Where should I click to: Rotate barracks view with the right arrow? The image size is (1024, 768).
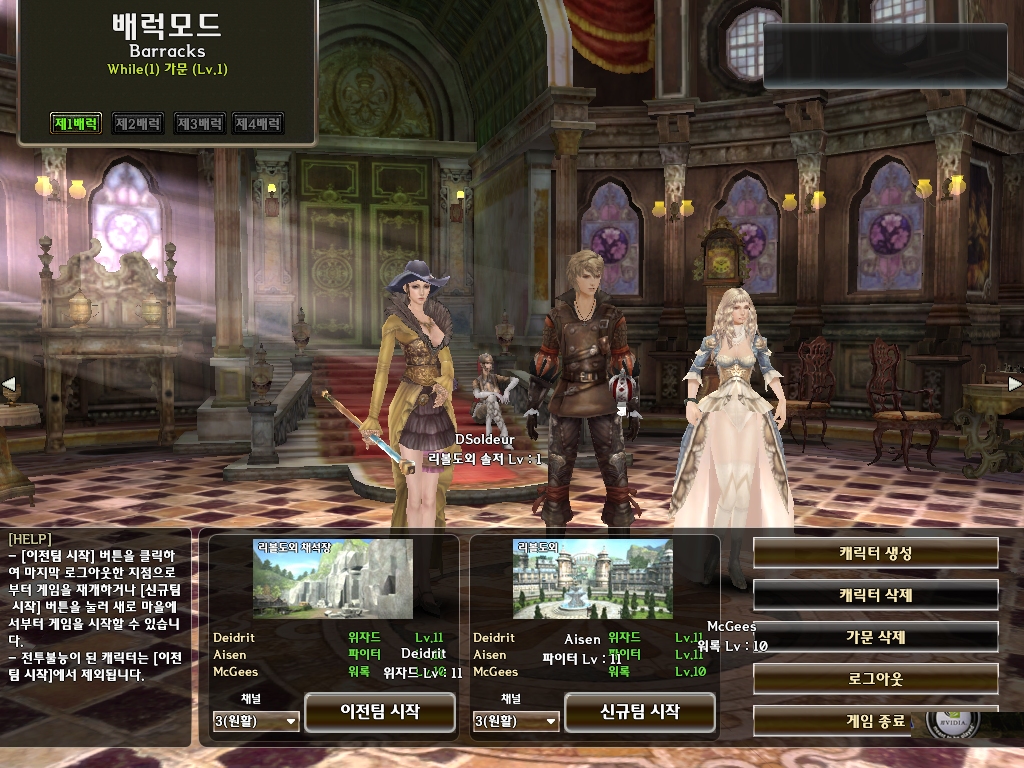[x=1014, y=384]
